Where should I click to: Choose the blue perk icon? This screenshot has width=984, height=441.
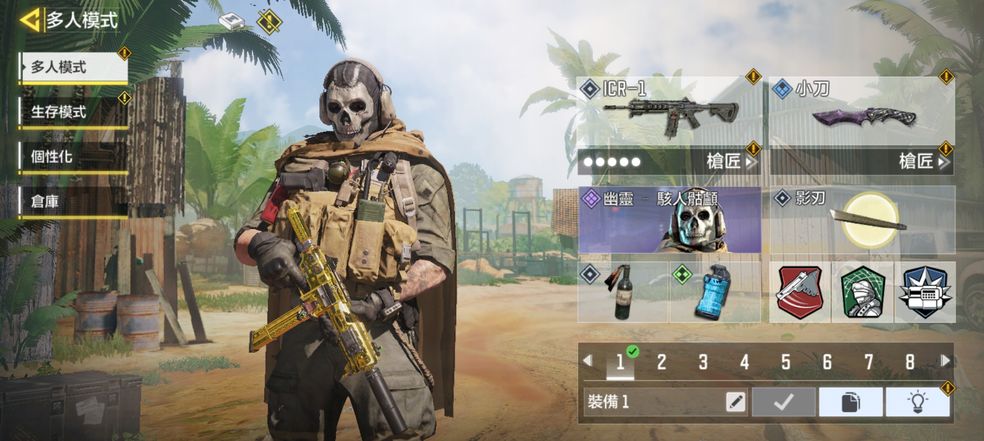click(924, 292)
